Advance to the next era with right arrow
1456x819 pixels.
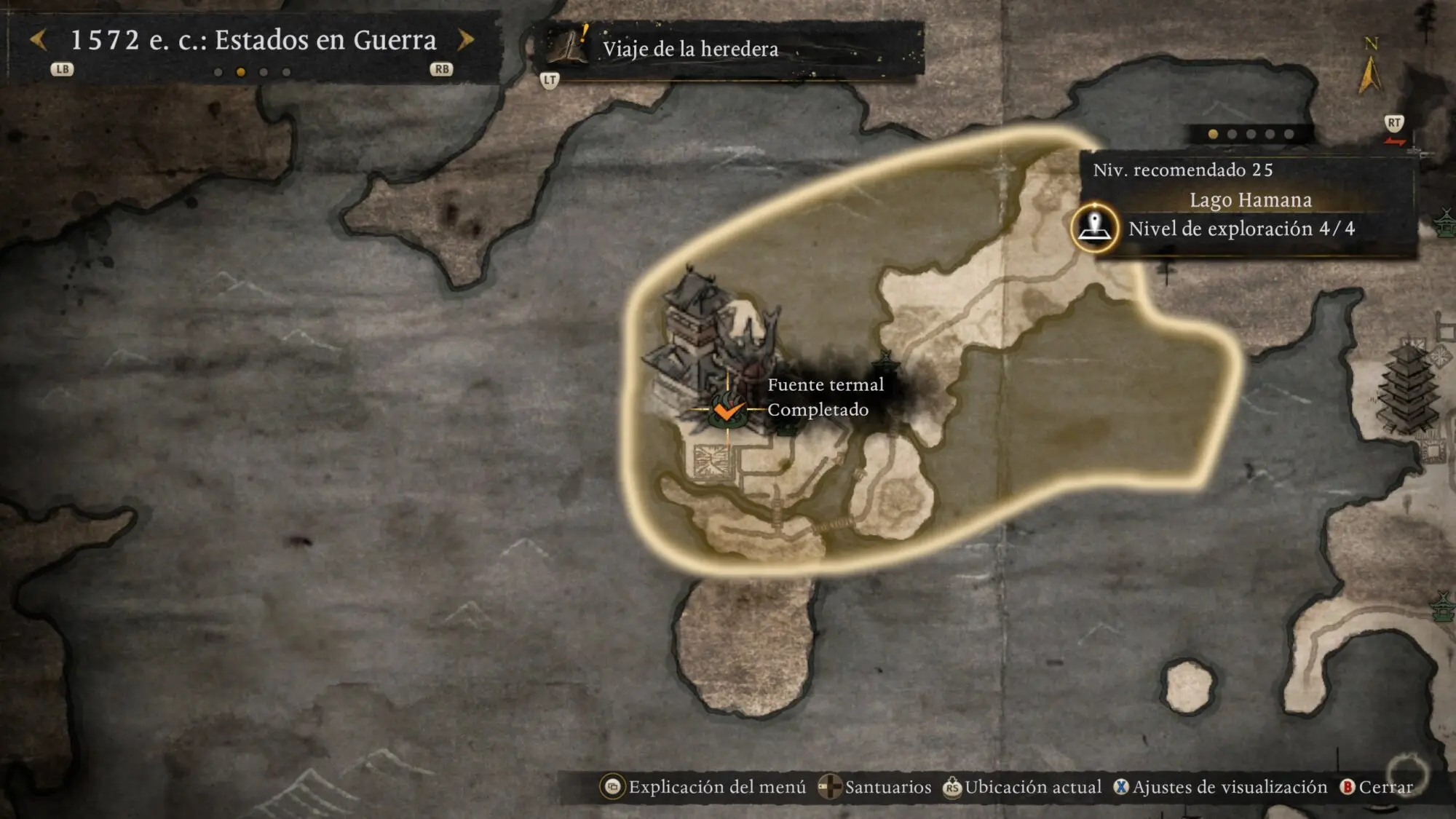pyautogui.click(x=466, y=40)
